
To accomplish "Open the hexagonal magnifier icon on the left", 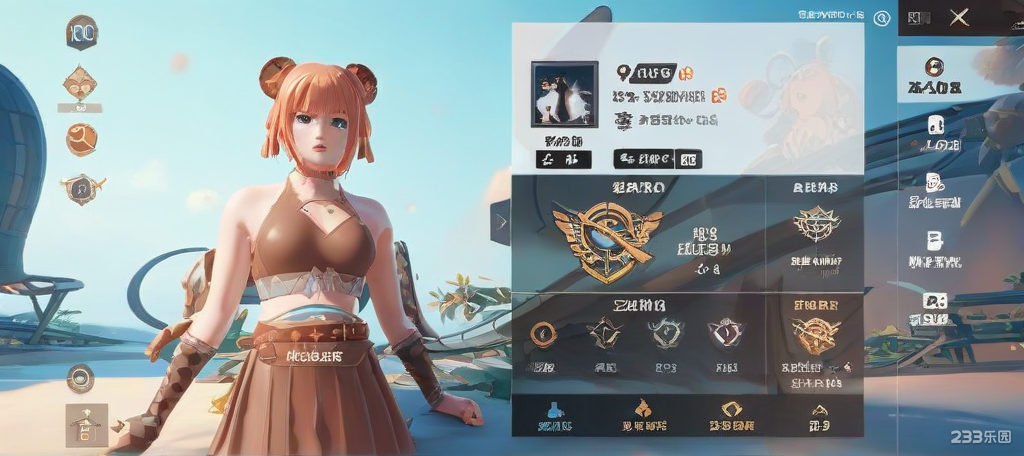I will 79,187.
